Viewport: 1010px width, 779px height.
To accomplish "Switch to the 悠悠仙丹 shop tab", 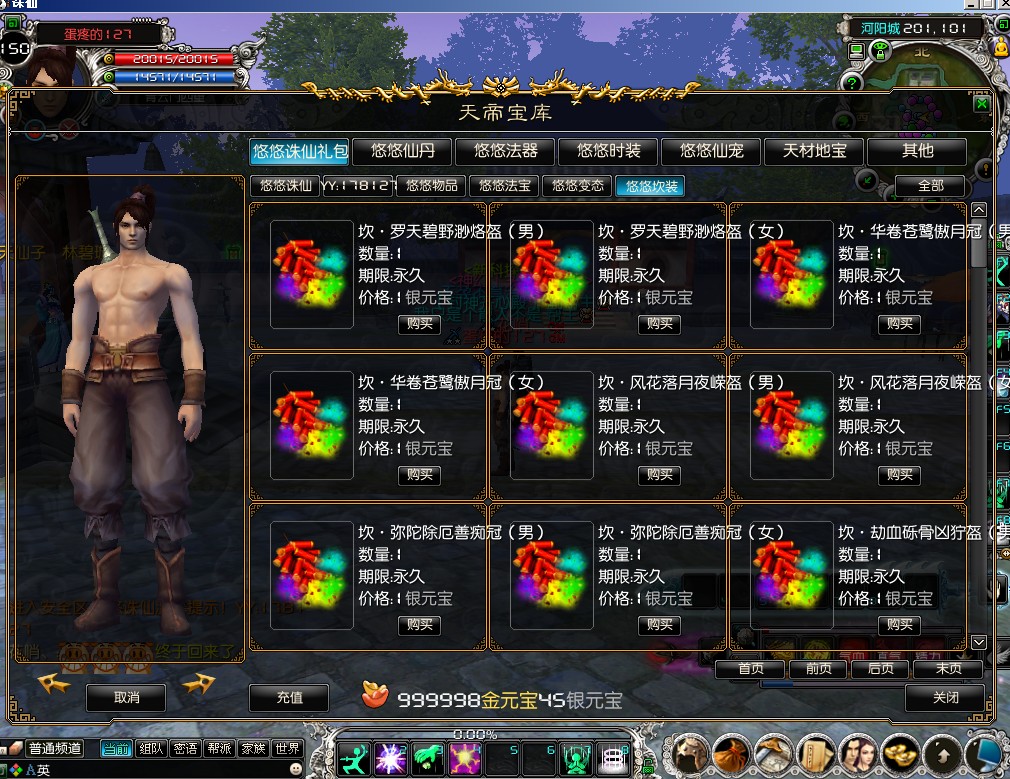I will pos(402,151).
